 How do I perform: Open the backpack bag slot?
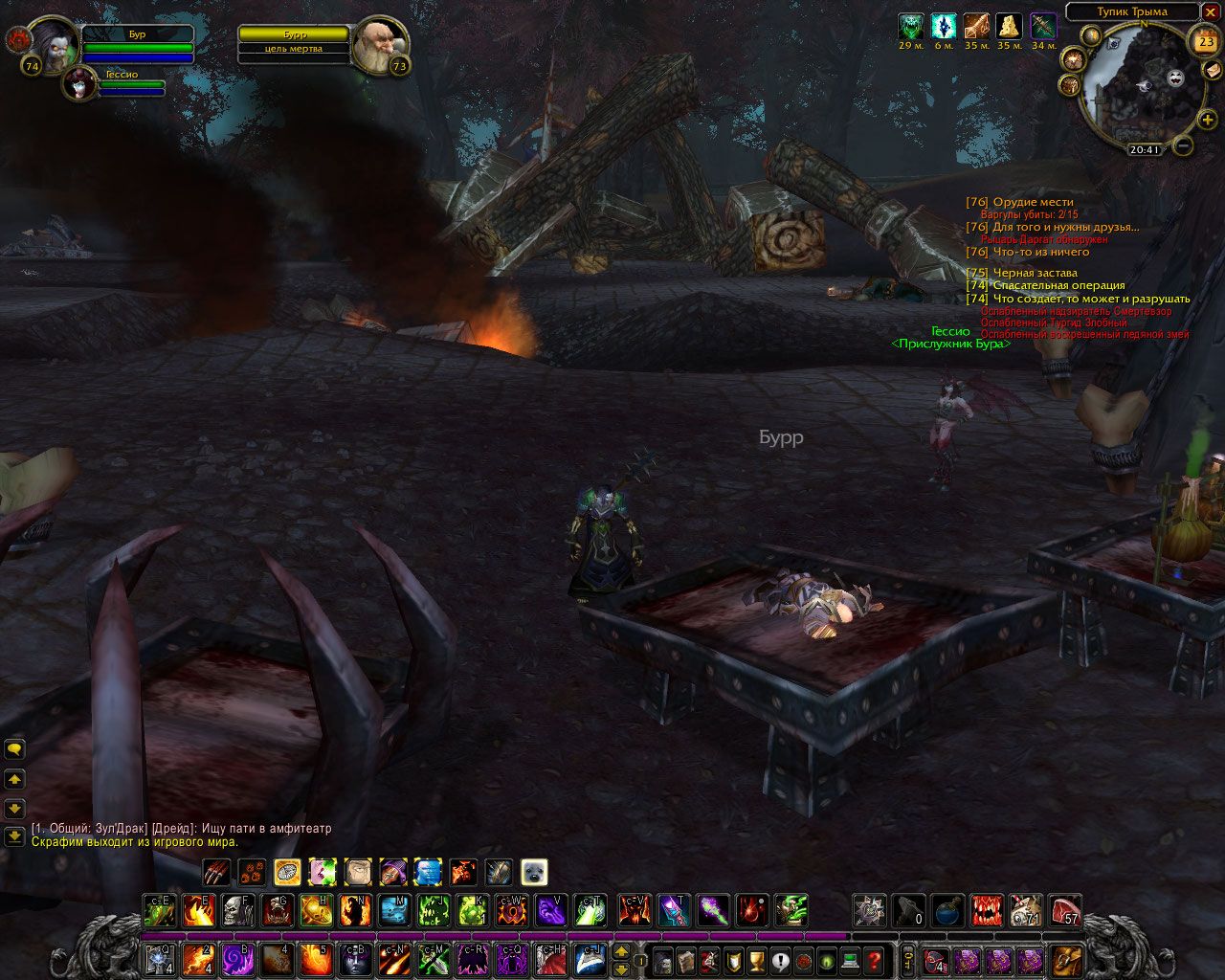click(1066, 960)
